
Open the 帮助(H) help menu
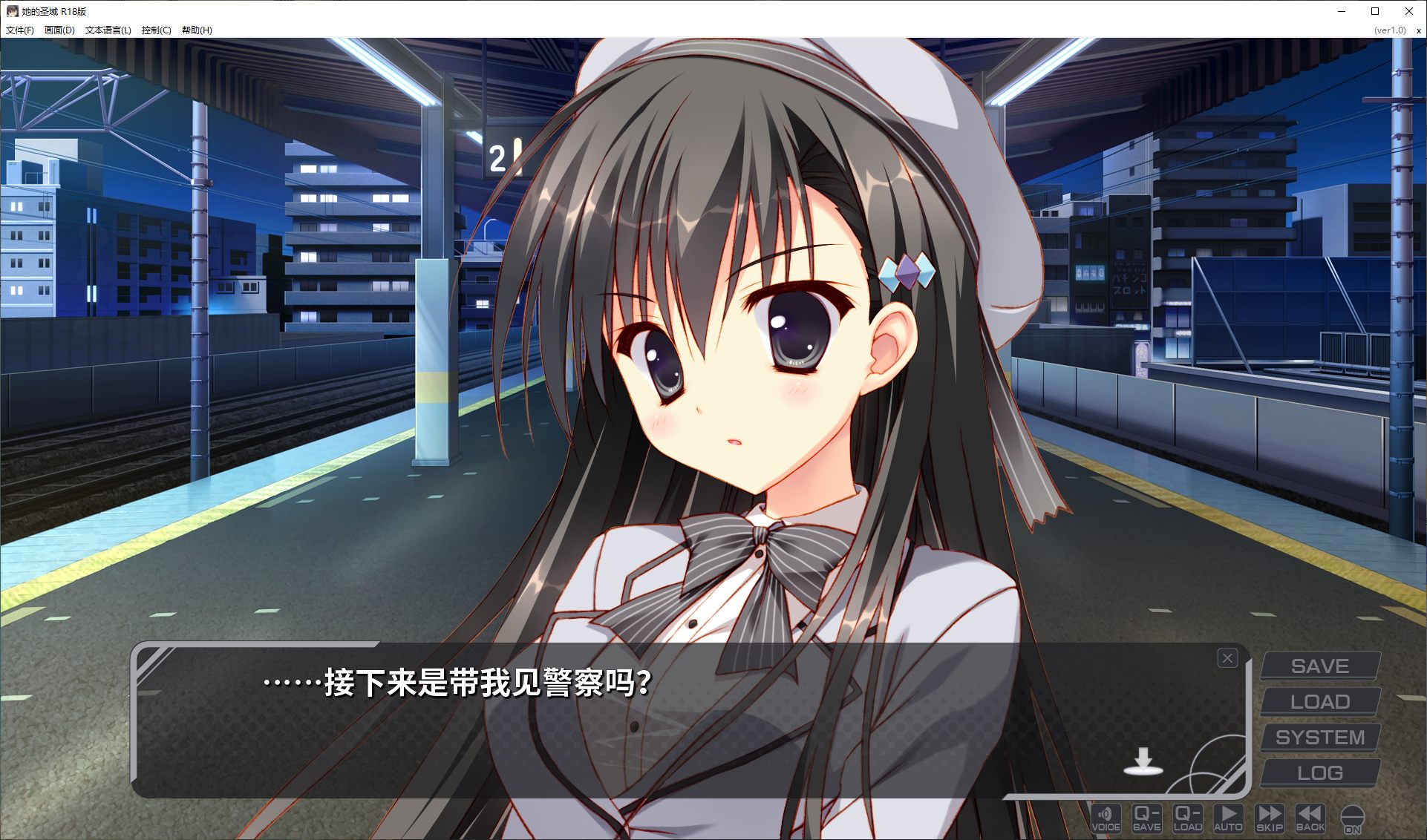pyautogui.click(x=197, y=30)
